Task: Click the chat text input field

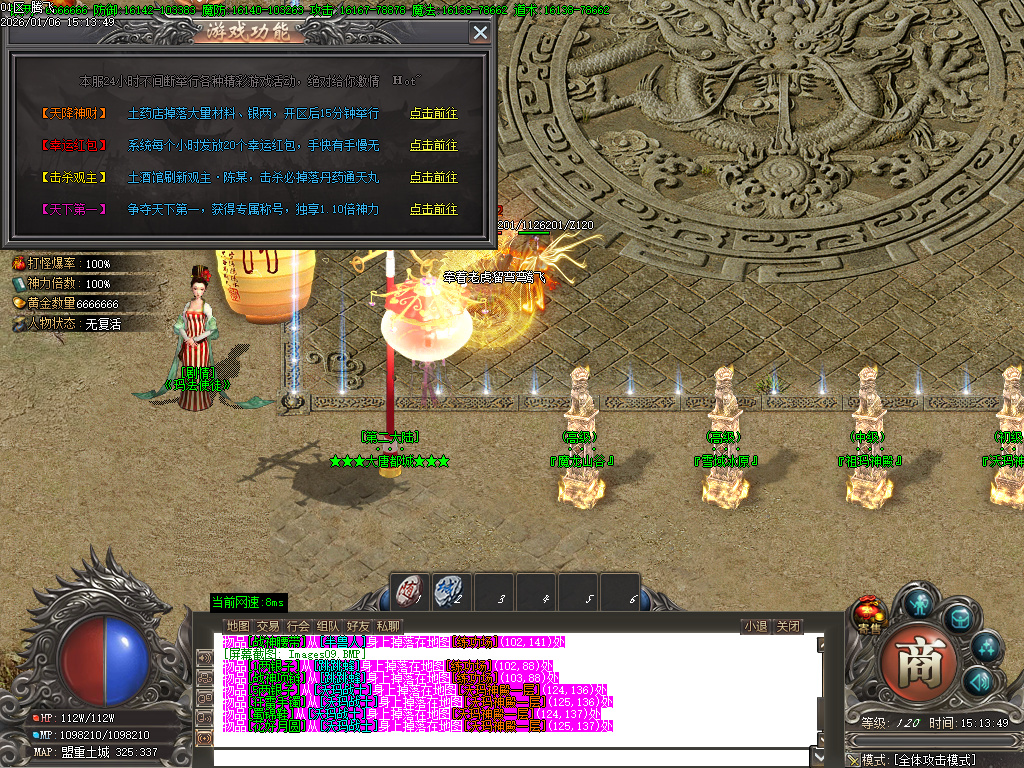Action: (510, 756)
